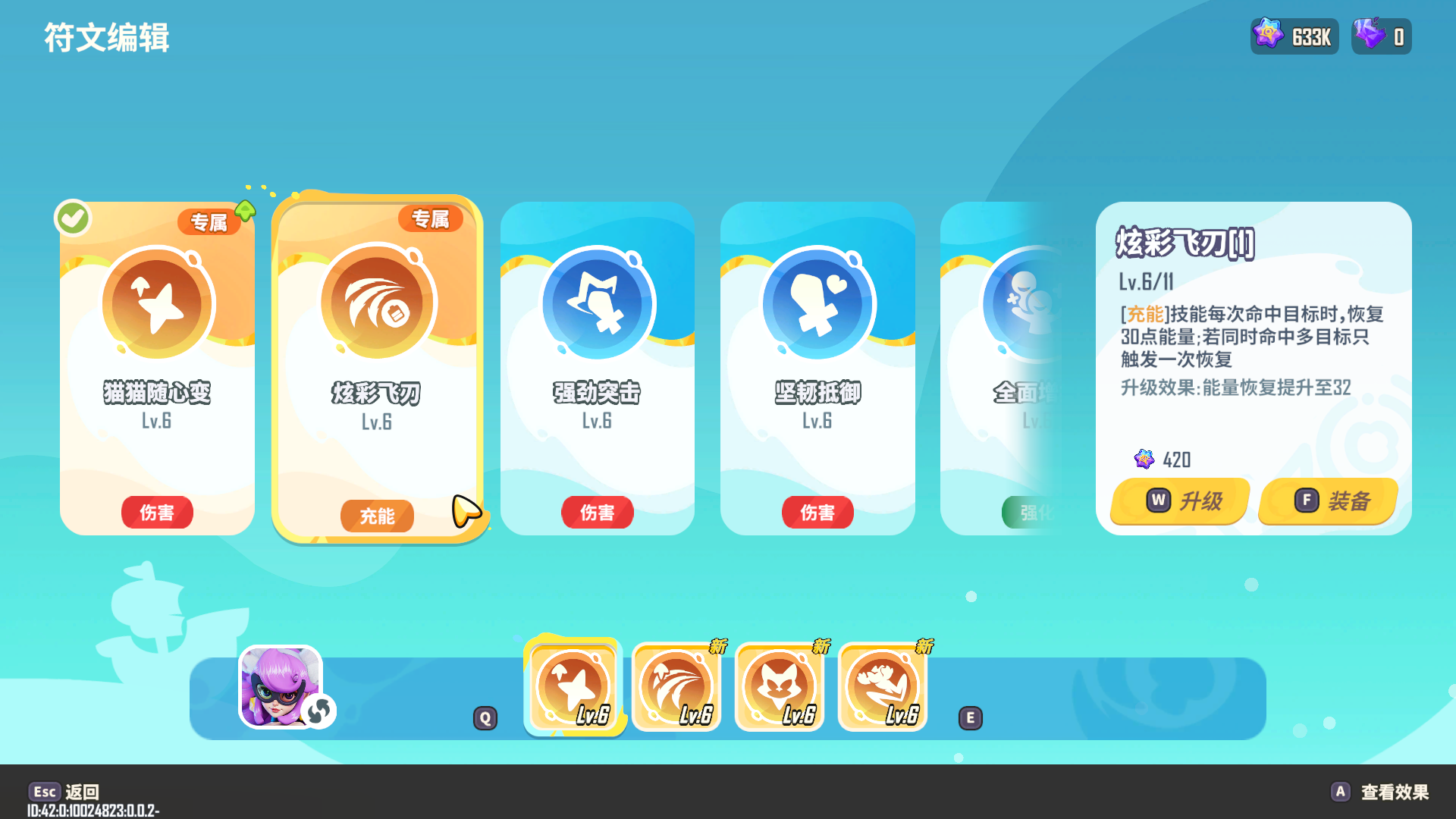Click the claw rune with 新 badge
Image resolution: width=1456 pixels, height=819 pixels.
click(x=676, y=685)
